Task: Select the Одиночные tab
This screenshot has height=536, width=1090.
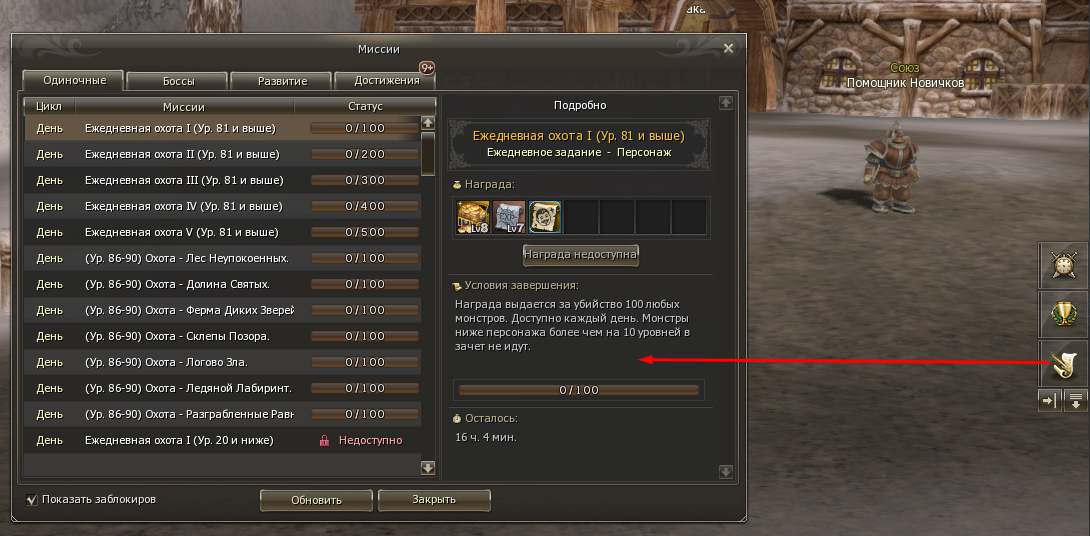Action: pyautogui.click(x=73, y=80)
